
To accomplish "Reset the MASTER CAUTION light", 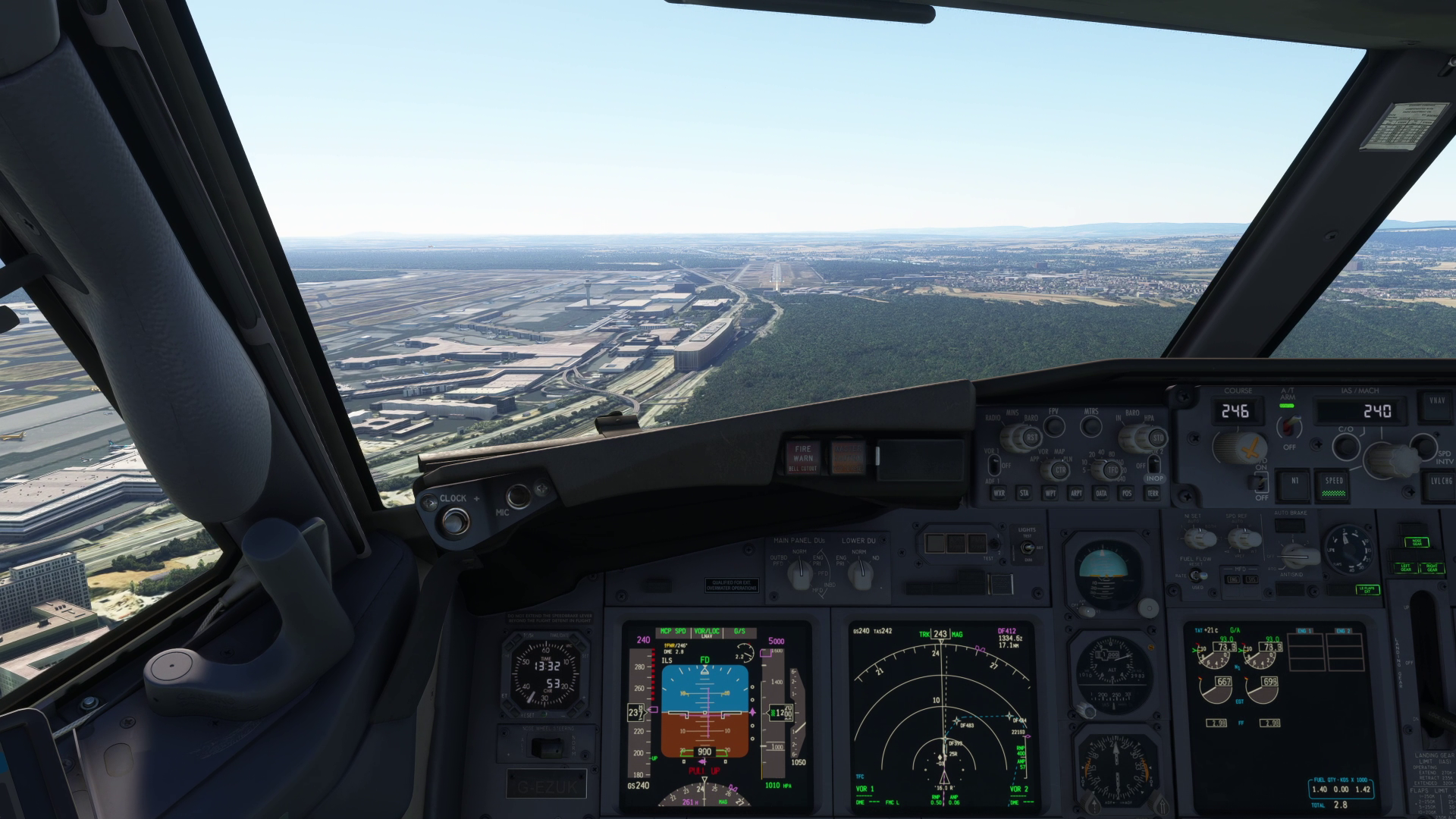I will coord(848,457).
